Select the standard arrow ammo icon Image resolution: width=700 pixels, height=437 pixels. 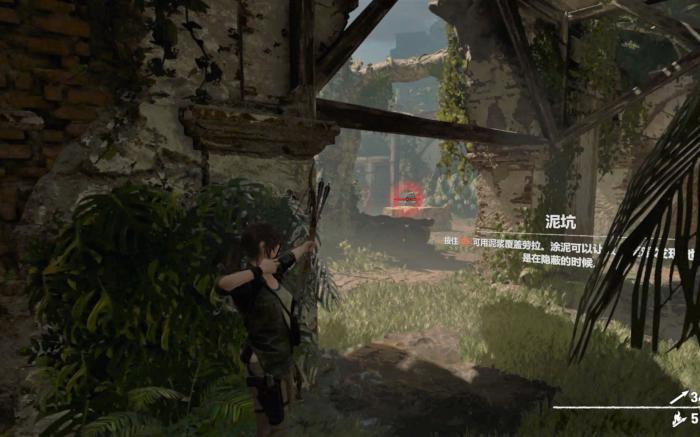coord(676,398)
